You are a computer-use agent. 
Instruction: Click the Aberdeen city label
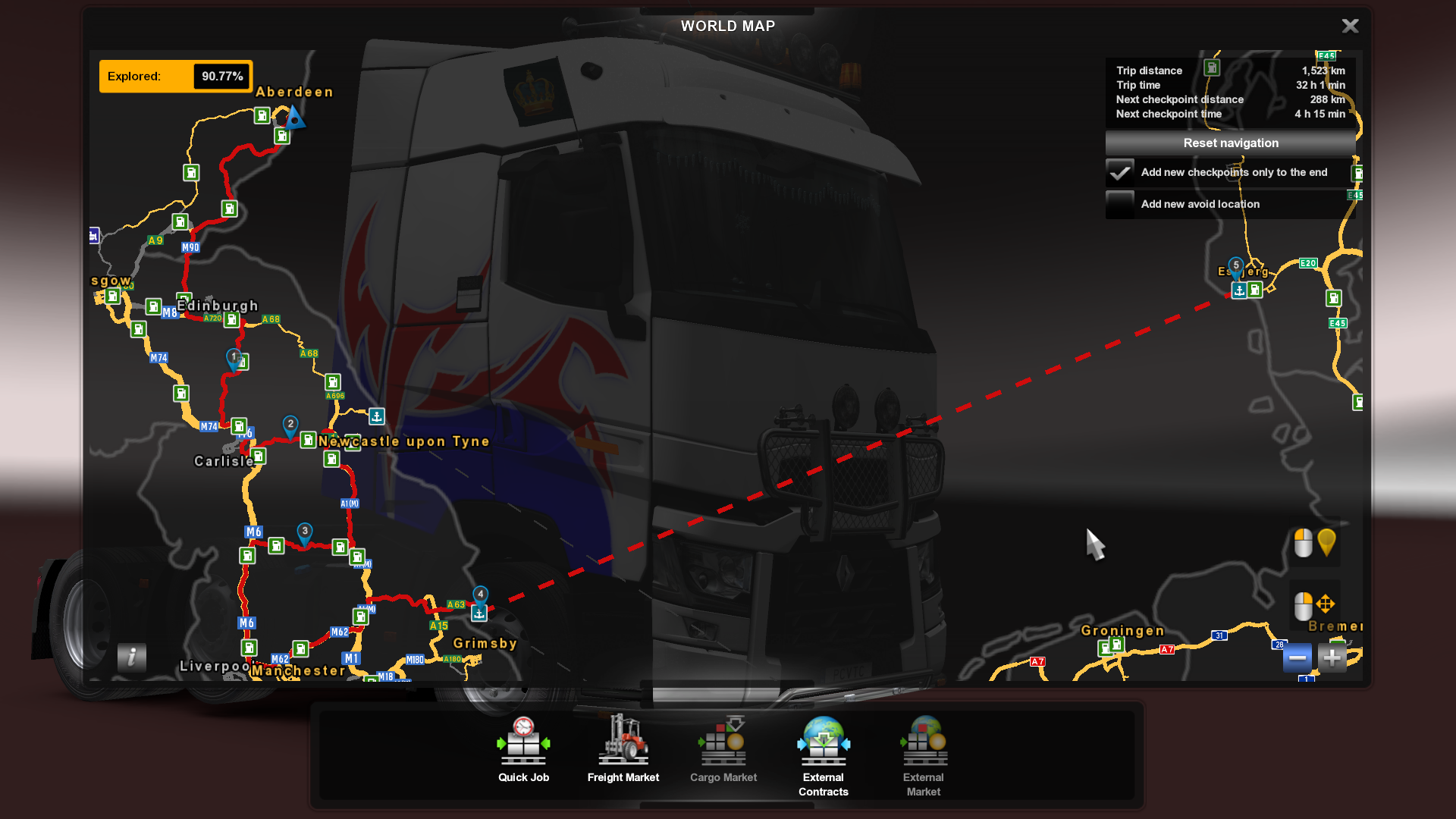click(x=294, y=93)
